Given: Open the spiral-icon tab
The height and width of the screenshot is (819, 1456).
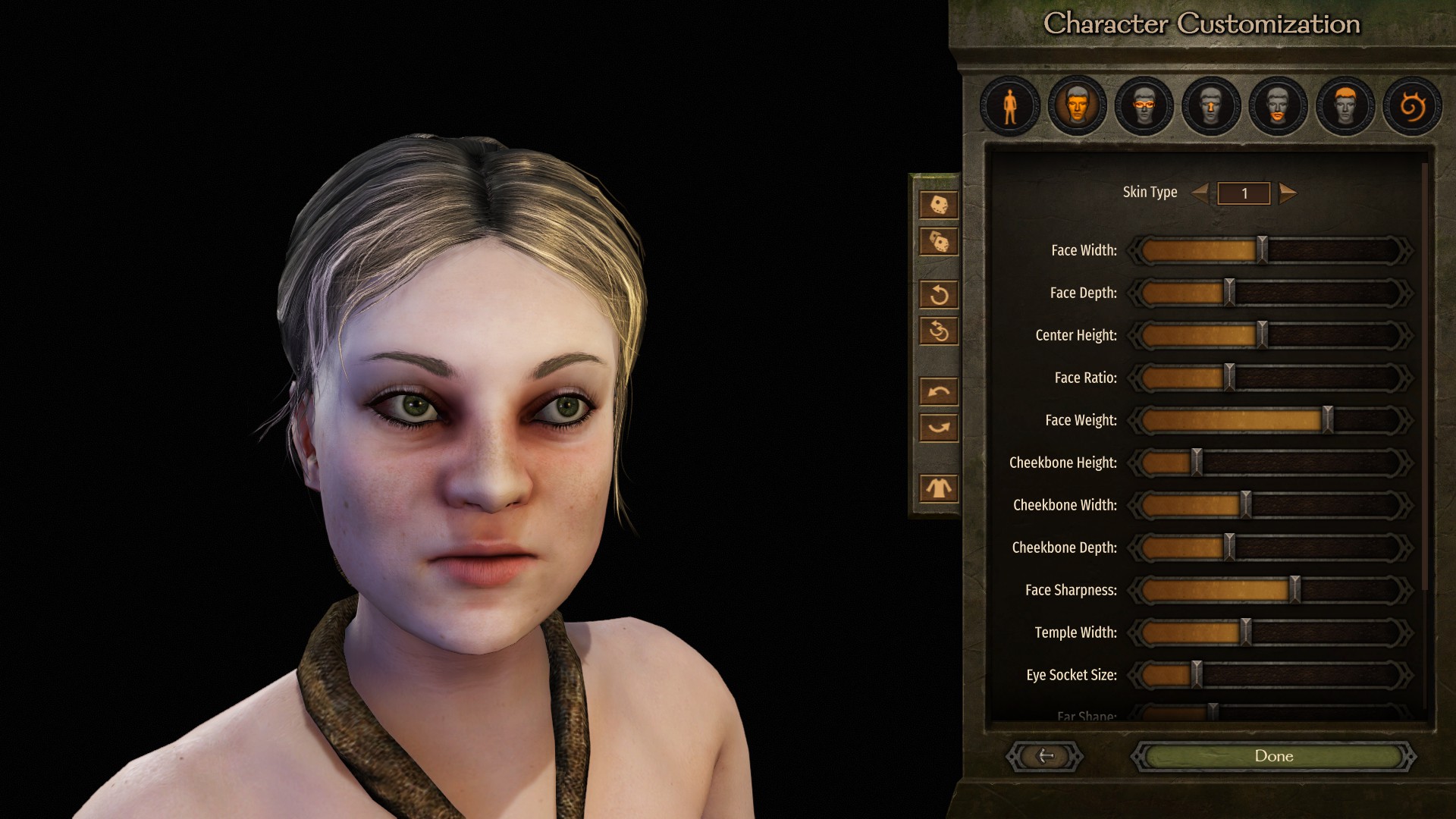Looking at the screenshot, I should [x=1411, y=106].
